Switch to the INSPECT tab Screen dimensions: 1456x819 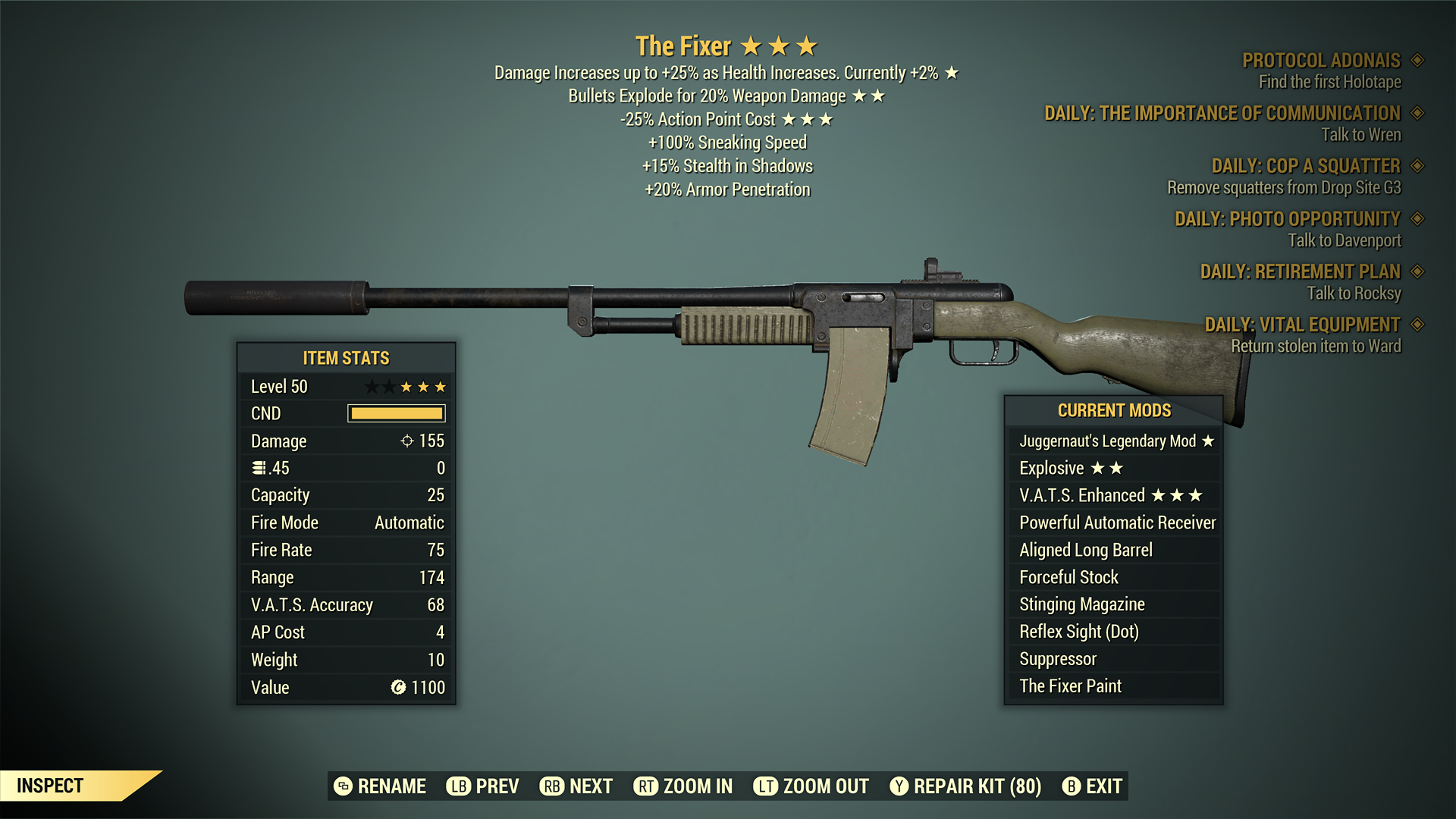click(x=52, y=786)
